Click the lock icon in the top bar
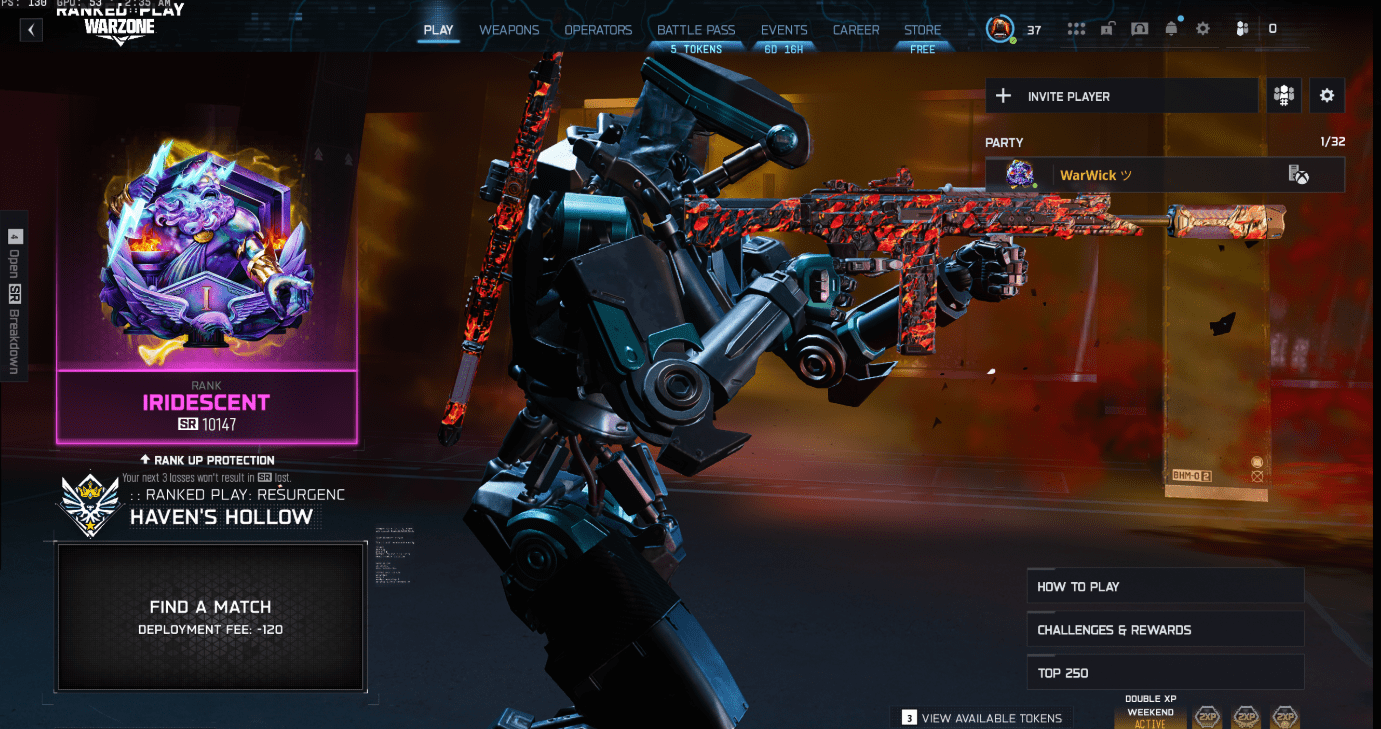This screenshot has width=1381, height=729. tap(1107, 28)
